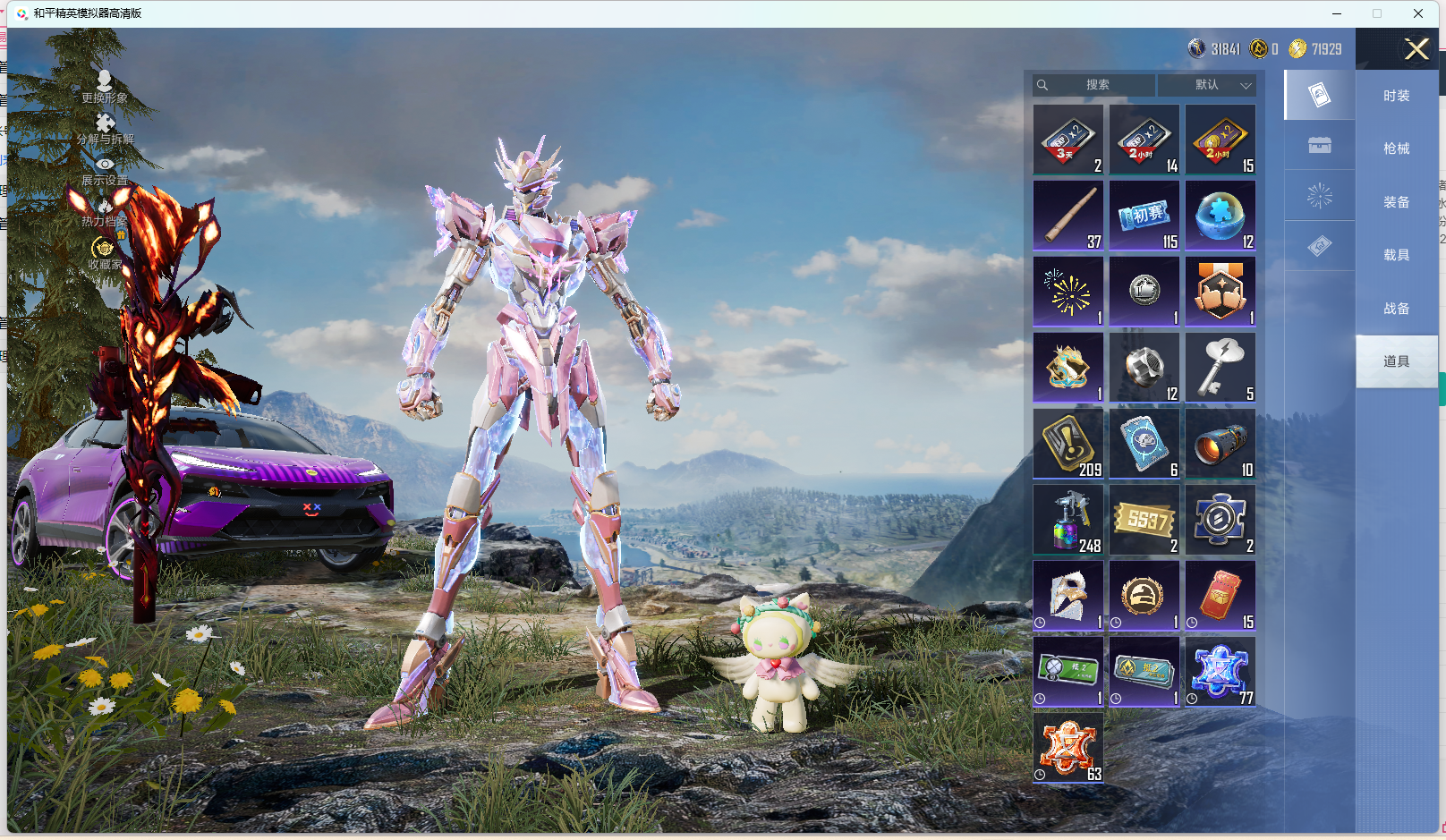
Task: Select the 道具 items tab
Action: [x=1396, y=361]
